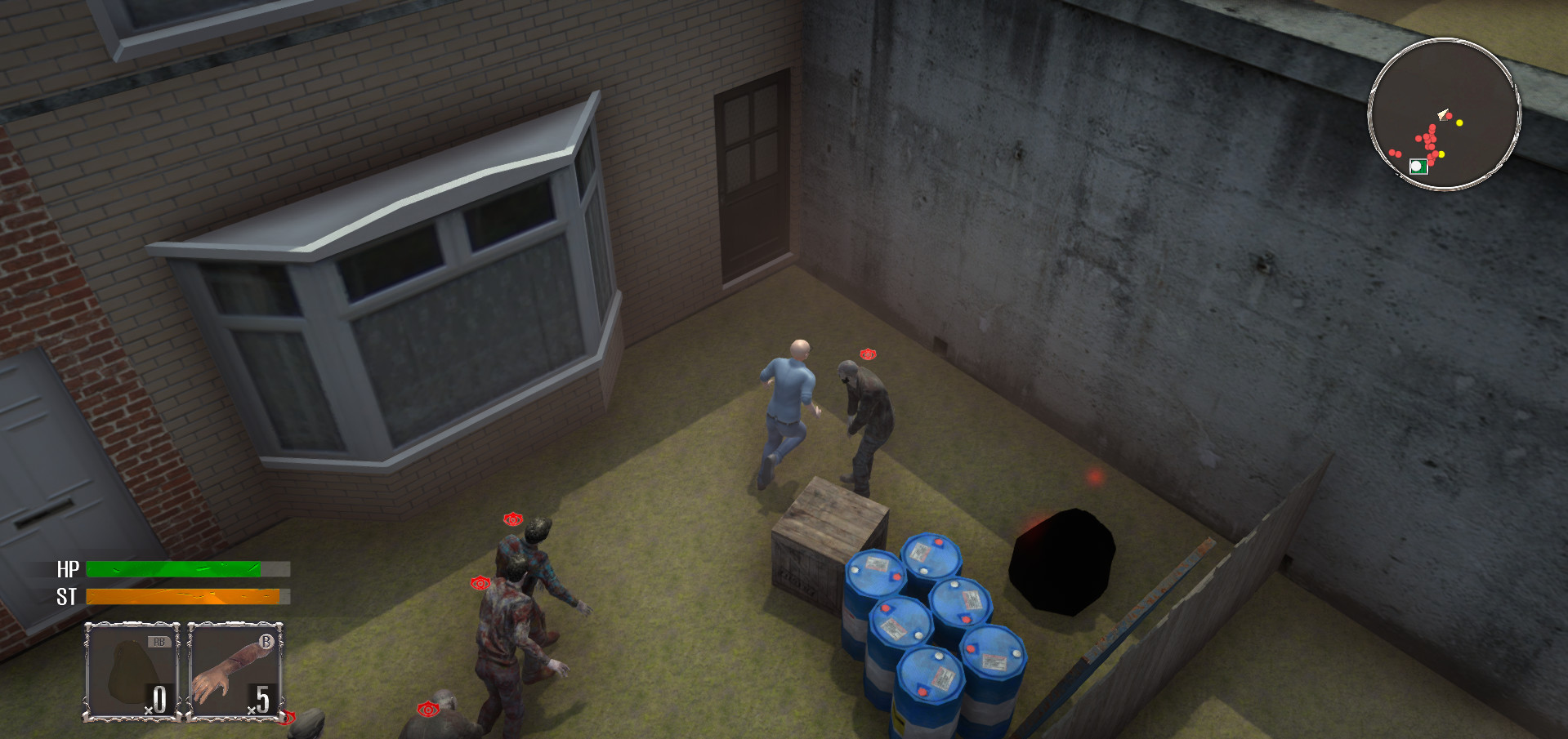Click the green objective marker on the minimap

[x=1418, y=166]
